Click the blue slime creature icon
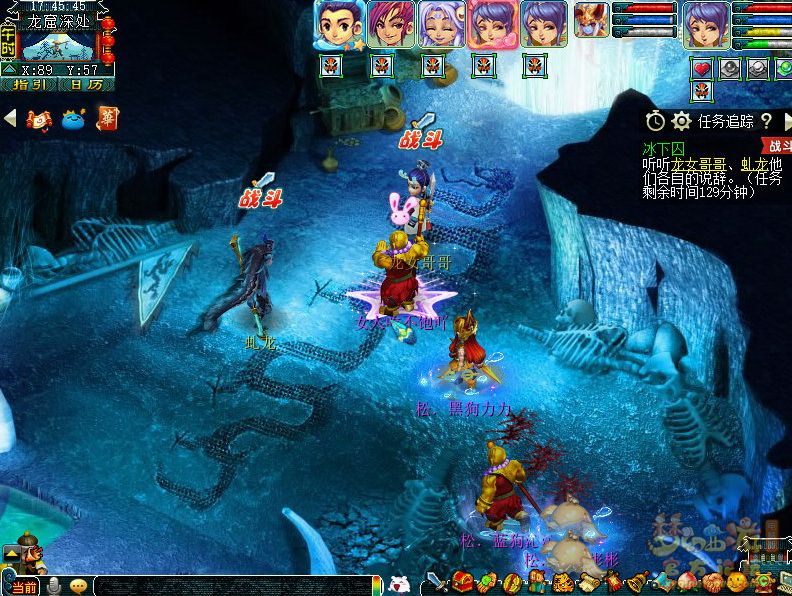Viewport: 792px width, 596px height. tap(73, 119)
